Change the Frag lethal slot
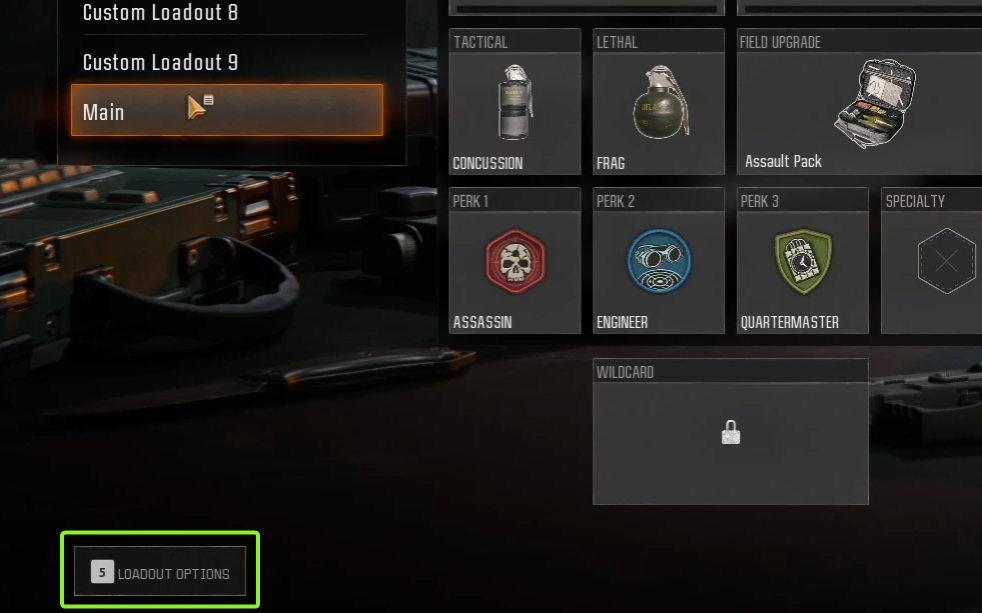Image resolution: width=982 pixels, height=613 pixels. point(658,102)
